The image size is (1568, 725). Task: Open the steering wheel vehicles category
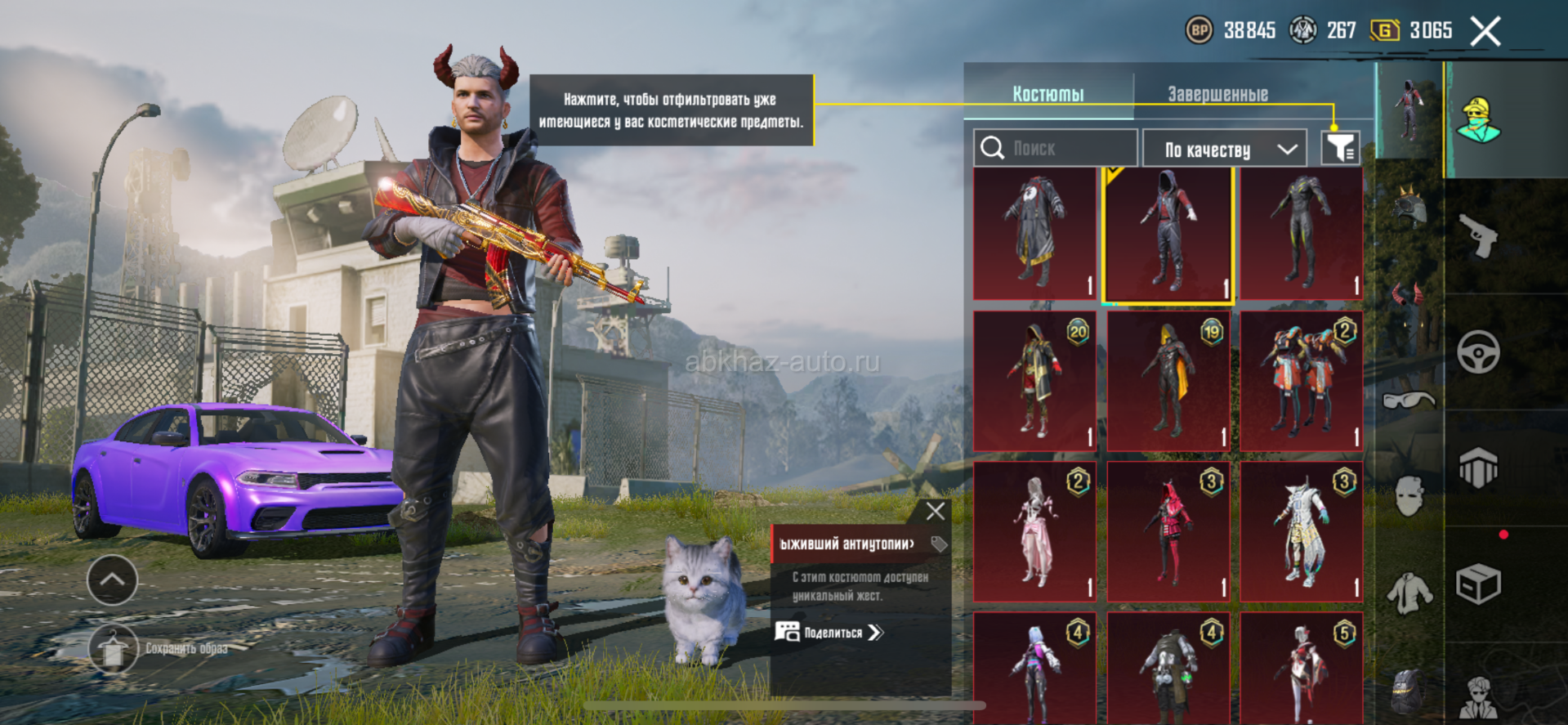(1479, 352)
